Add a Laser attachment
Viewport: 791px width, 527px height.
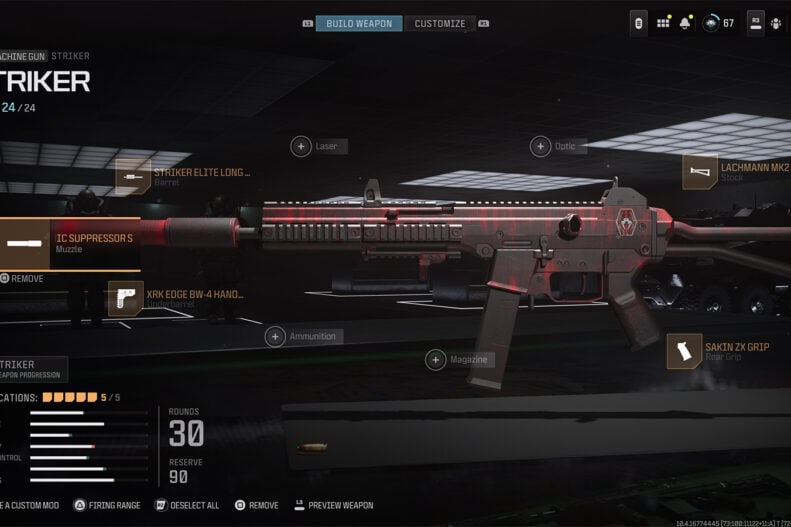pyautogui.click(x=301, y=147)
